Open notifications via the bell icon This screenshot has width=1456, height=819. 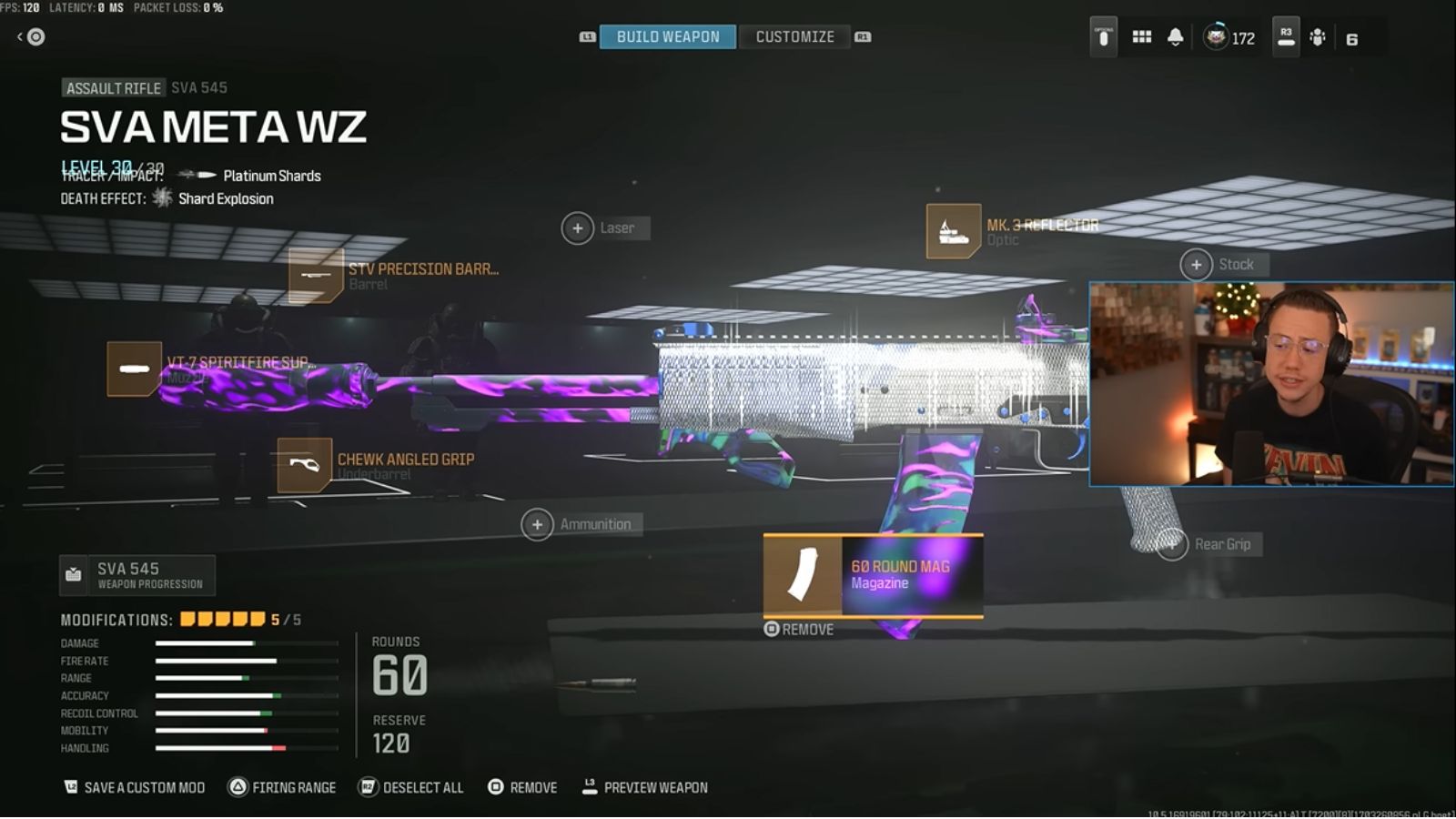tap(1175, 37)
